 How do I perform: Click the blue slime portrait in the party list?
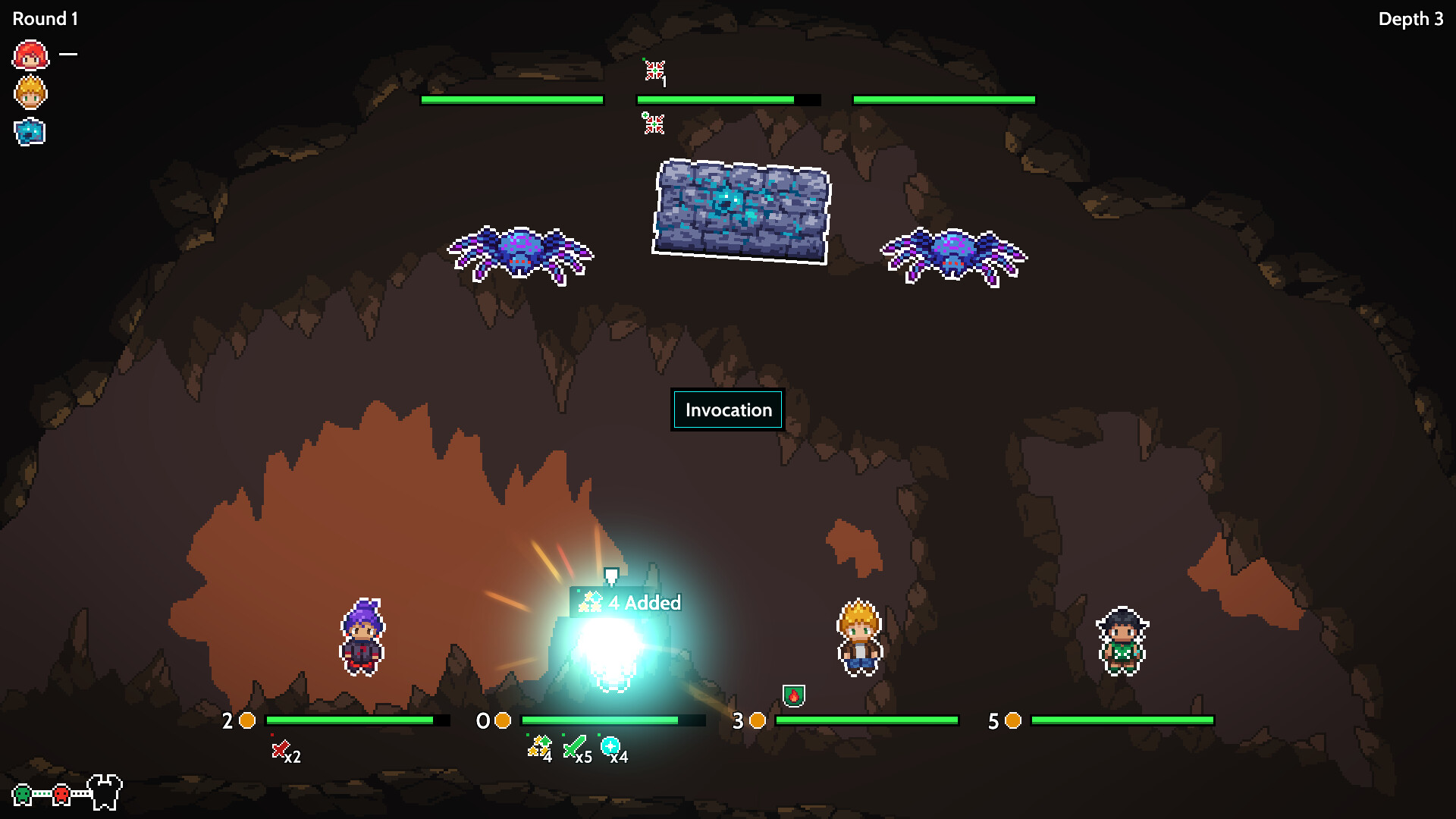[x=28, y=132]
